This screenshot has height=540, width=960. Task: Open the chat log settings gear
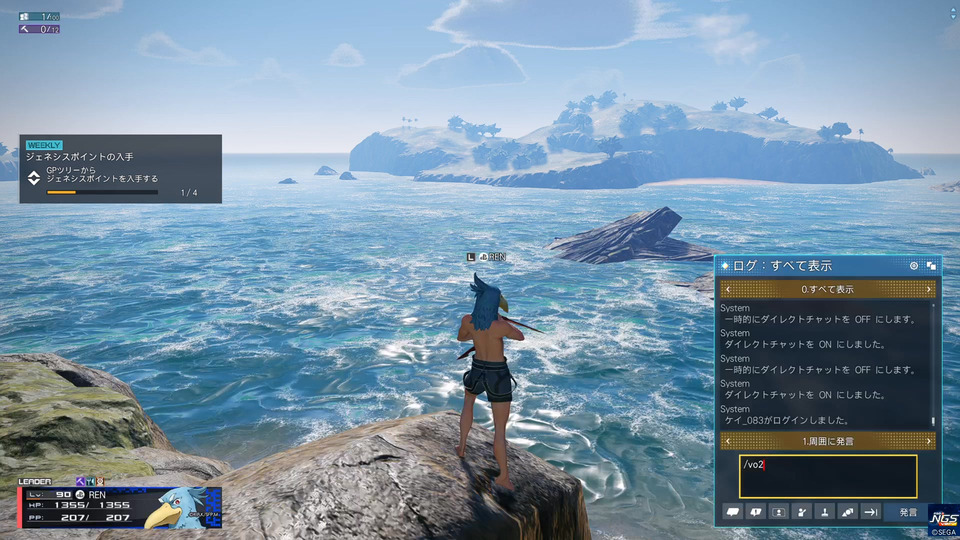(913, 266)
